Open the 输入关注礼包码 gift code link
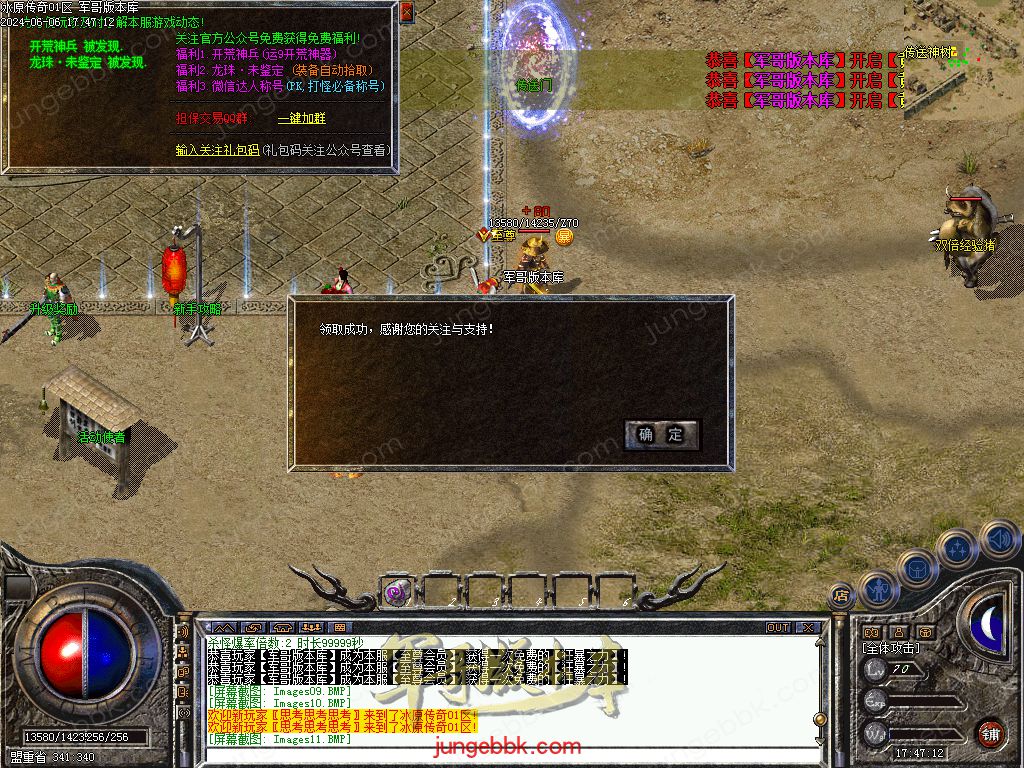Screen dimensions: 1024x768 point(217,150)
